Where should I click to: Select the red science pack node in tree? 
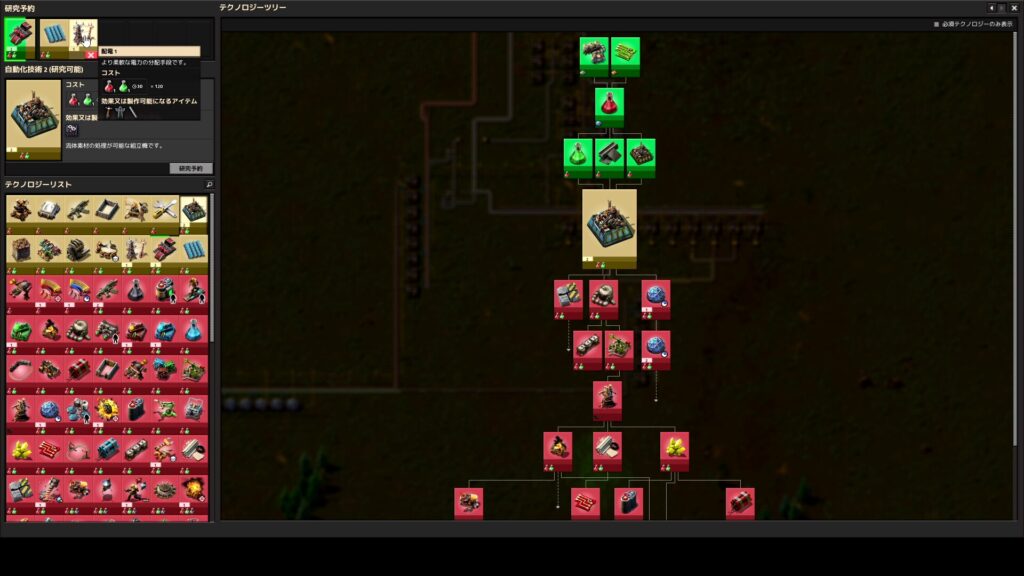(609, 104)
